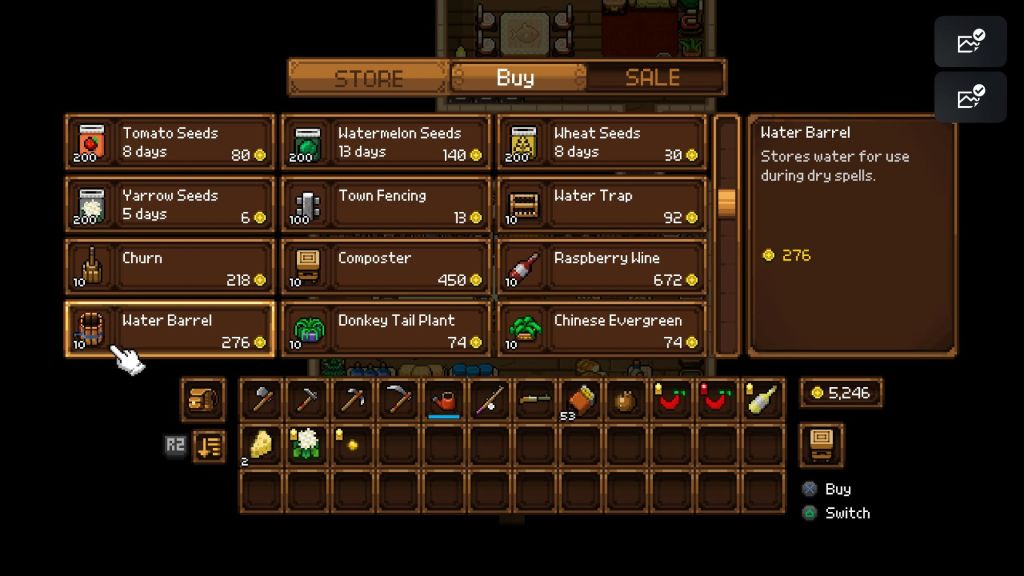Pick the Watermelon Seeds listing
Viewport: 1024px width, 576px height.
tap(386, 142)
